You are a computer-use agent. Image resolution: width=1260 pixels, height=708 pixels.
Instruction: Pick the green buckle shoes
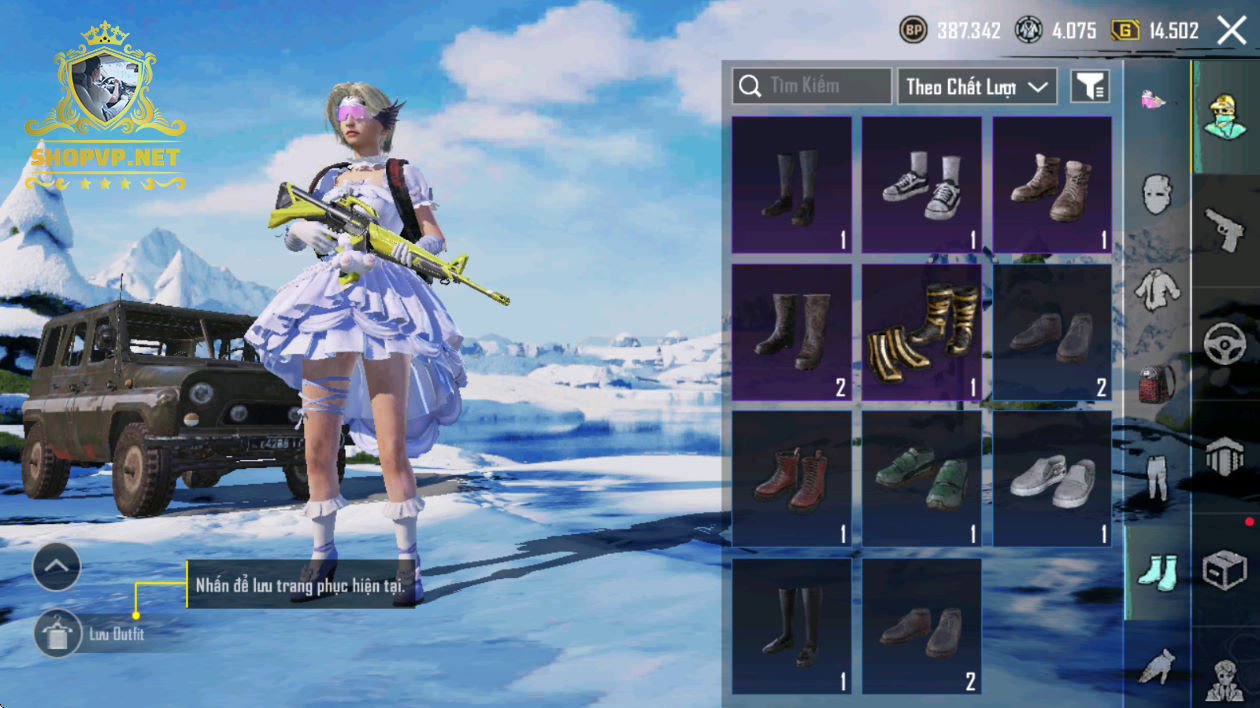tap(922, 479)
